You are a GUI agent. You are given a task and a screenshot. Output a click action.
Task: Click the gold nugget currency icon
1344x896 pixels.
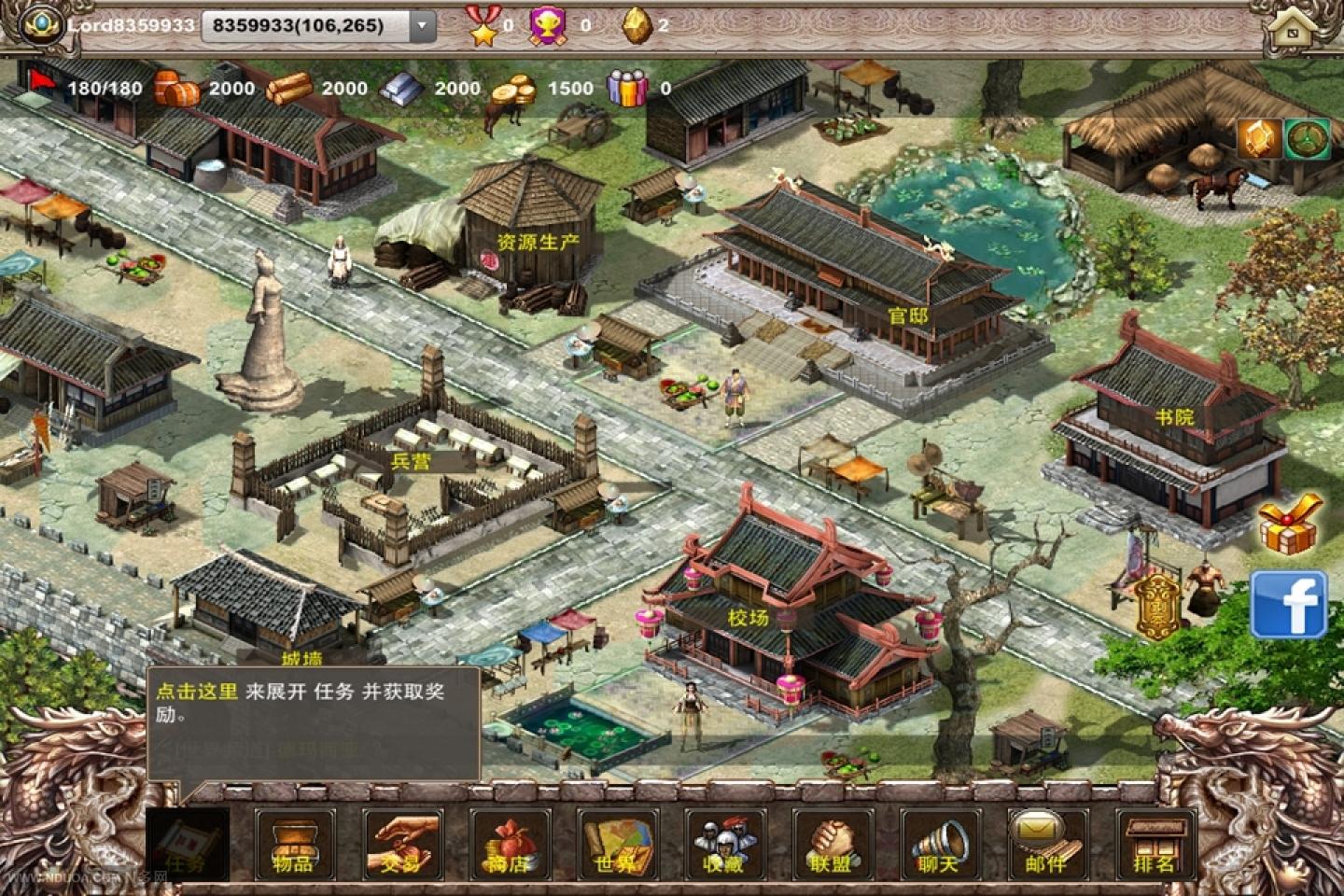637,26
